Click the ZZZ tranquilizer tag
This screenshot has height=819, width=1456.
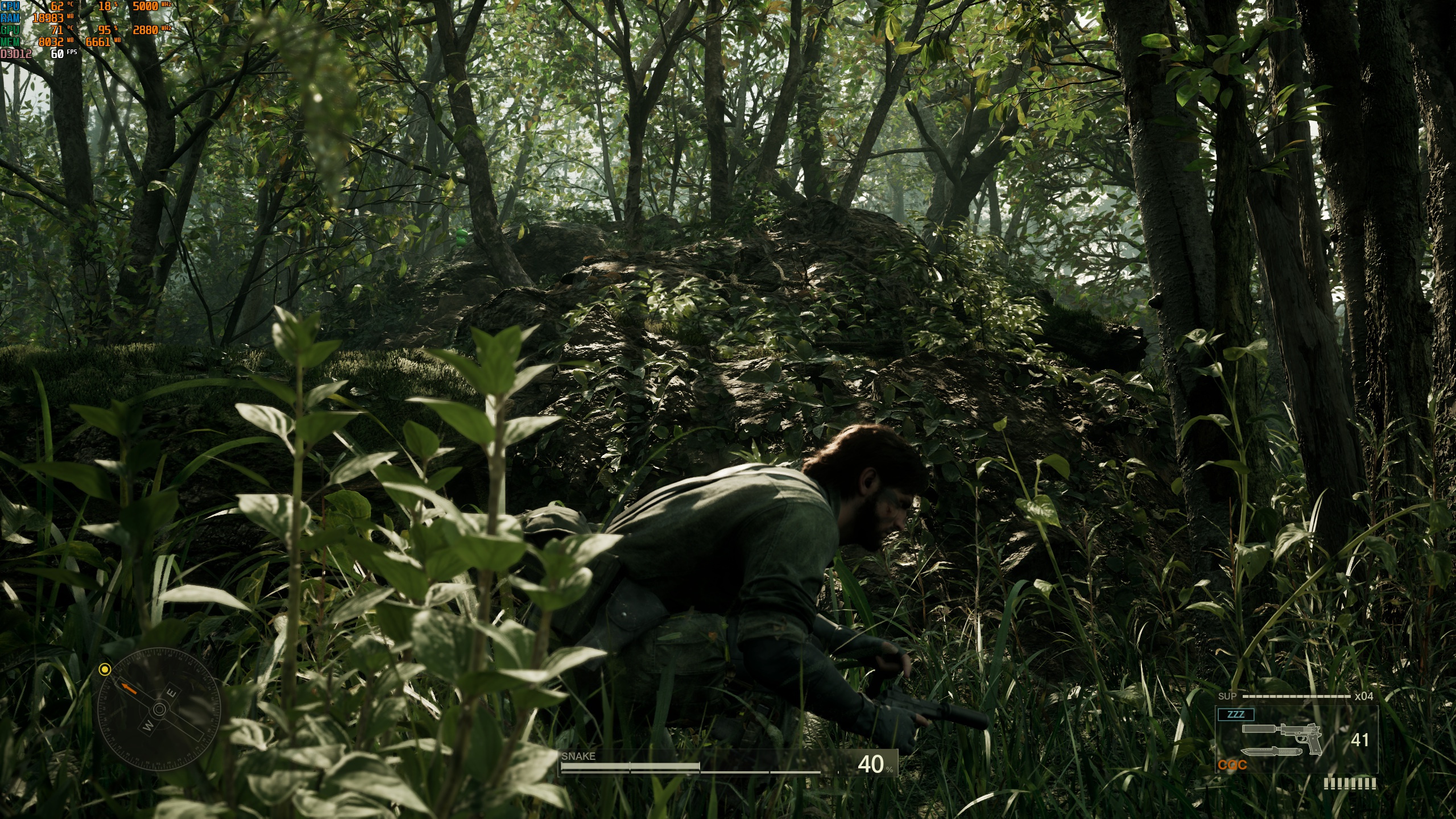coord(1235,714)
